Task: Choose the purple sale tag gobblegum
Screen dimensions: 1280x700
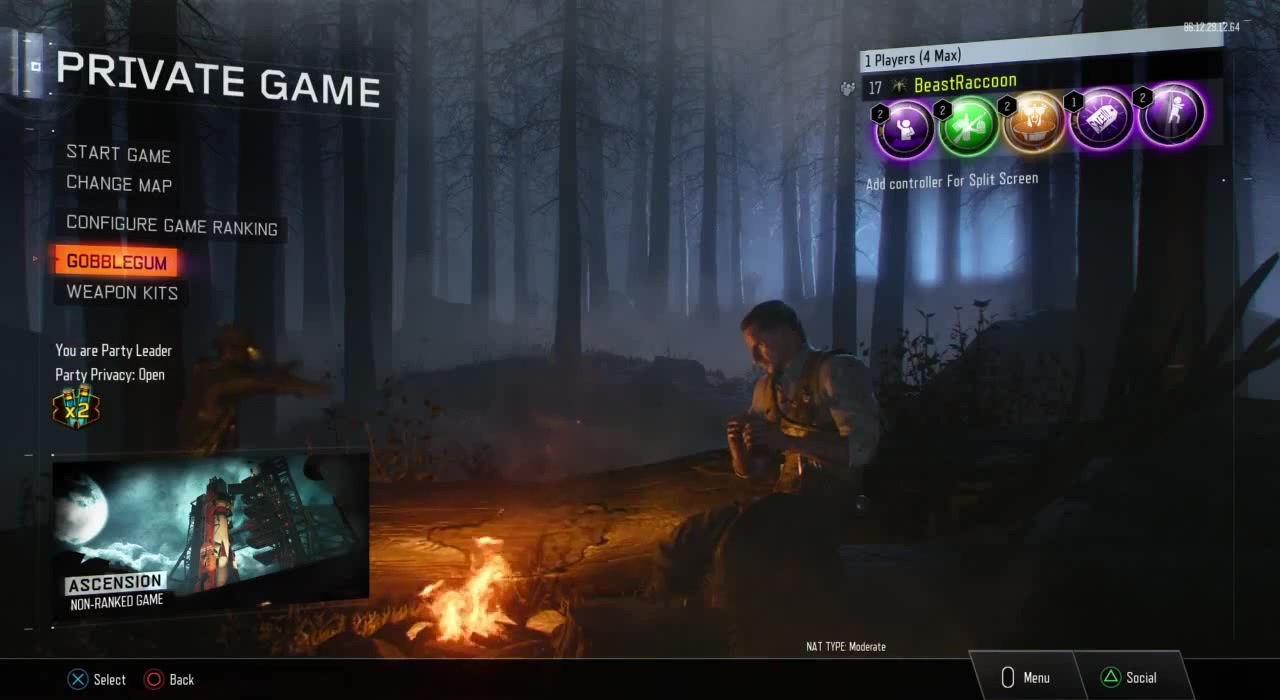Action: pyautogui.click(x=1100, y=120)
